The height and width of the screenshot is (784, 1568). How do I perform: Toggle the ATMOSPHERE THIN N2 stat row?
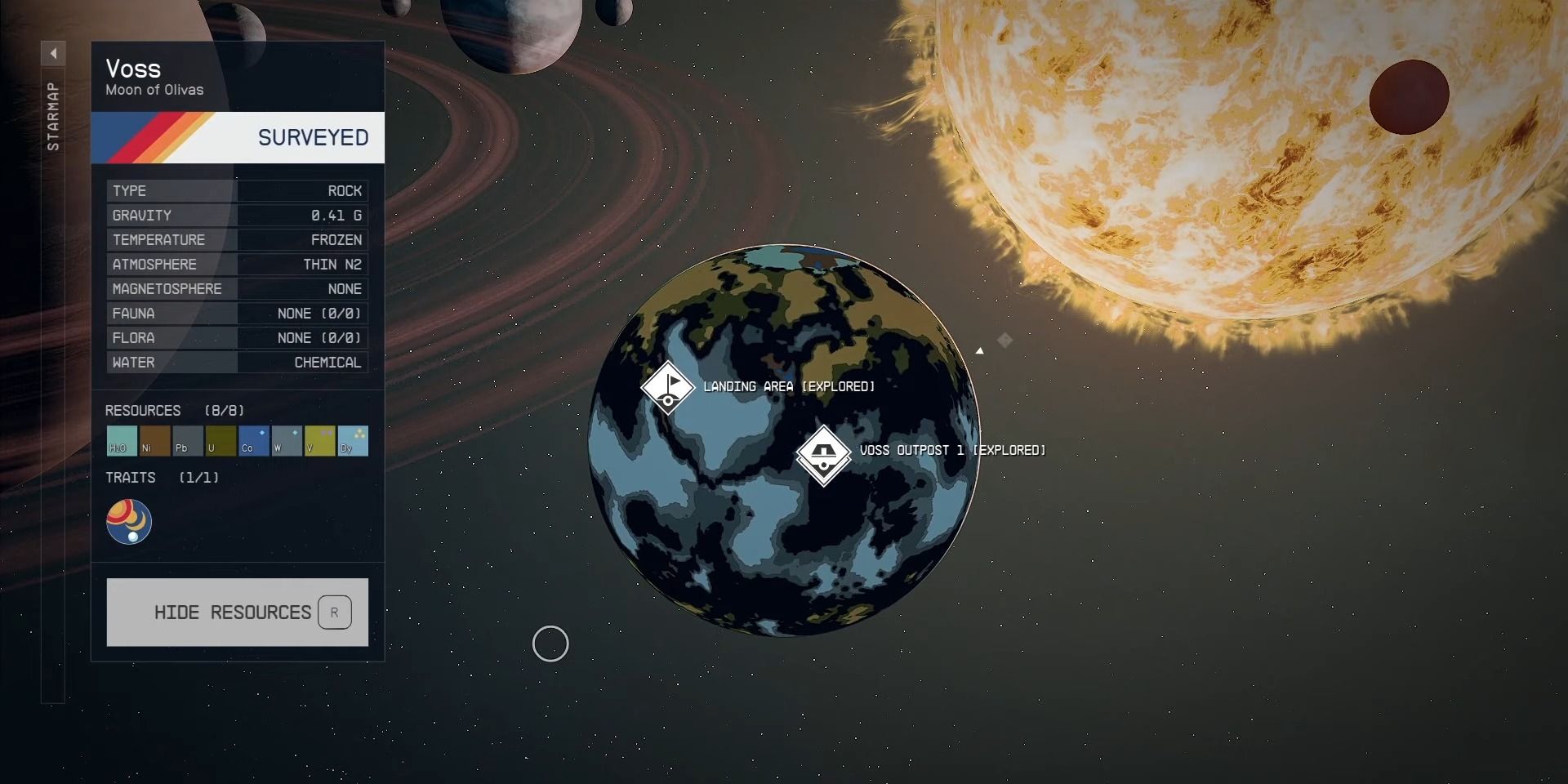pos(237,264)
